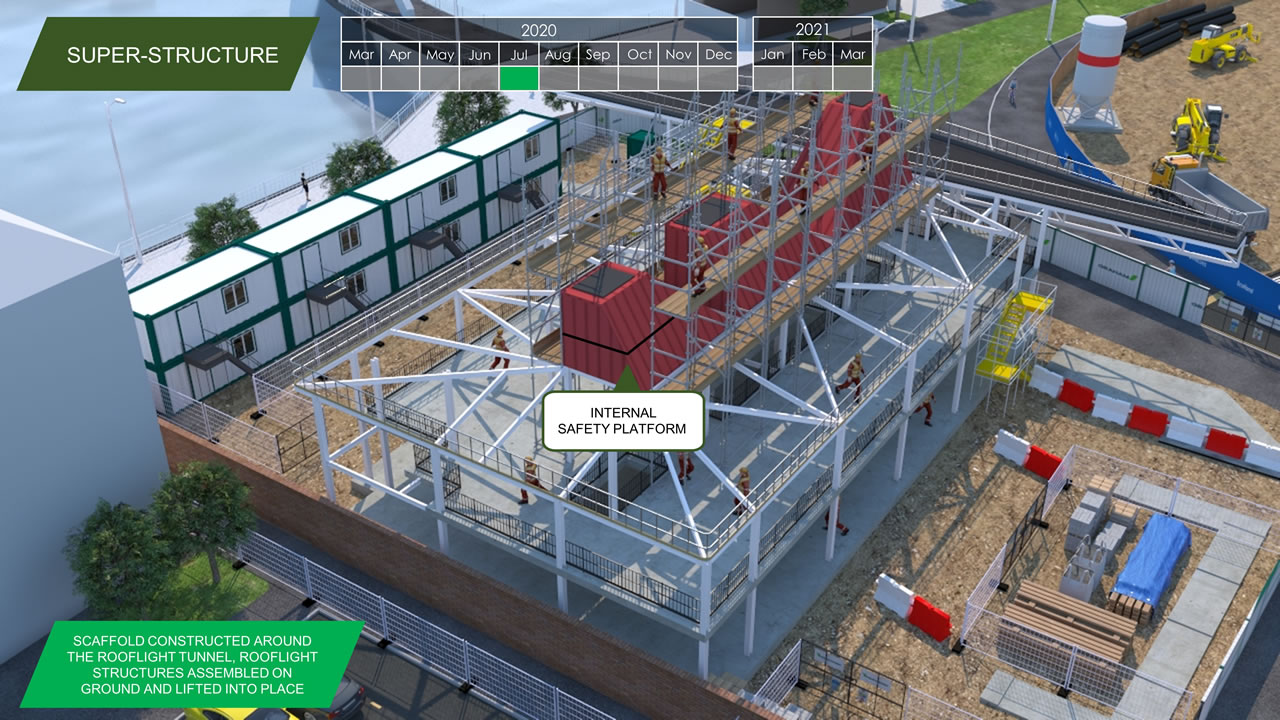
Task: Click the 2020 year header
Action: coord(539,30)
